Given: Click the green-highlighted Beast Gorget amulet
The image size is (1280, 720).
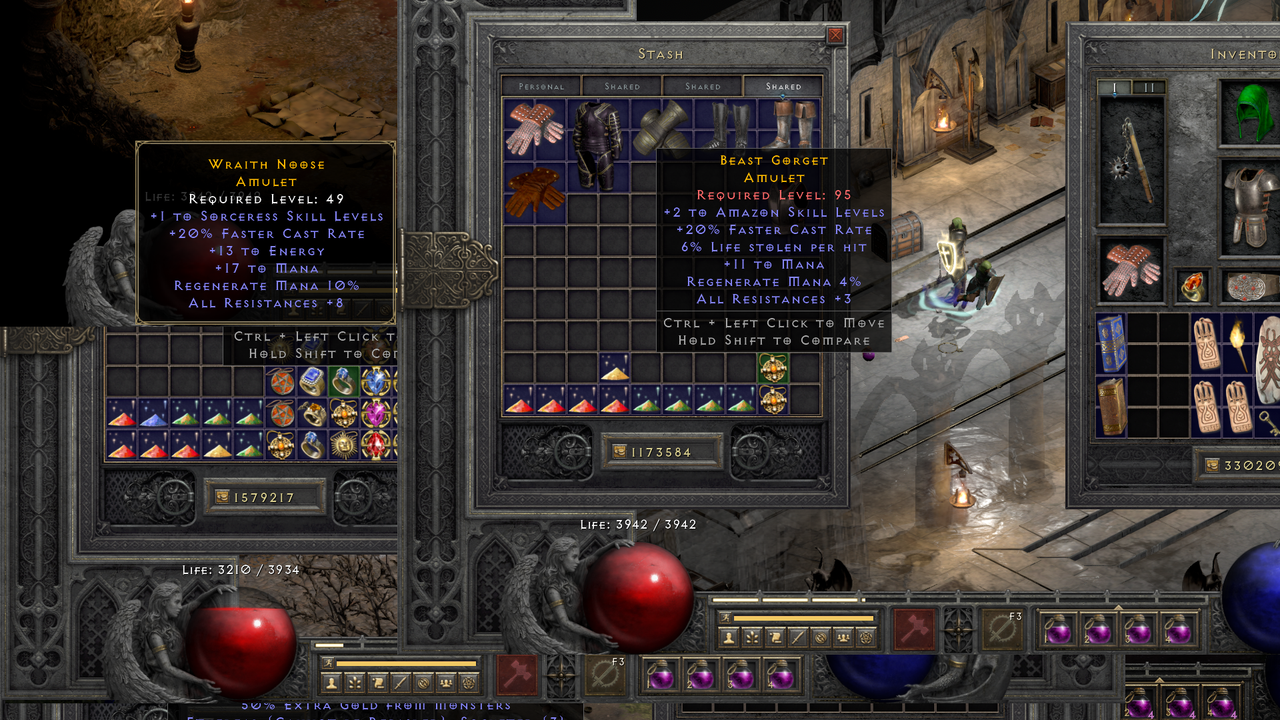Looking at the screenshot, I should pyautogui.click(x=773, y=368).
